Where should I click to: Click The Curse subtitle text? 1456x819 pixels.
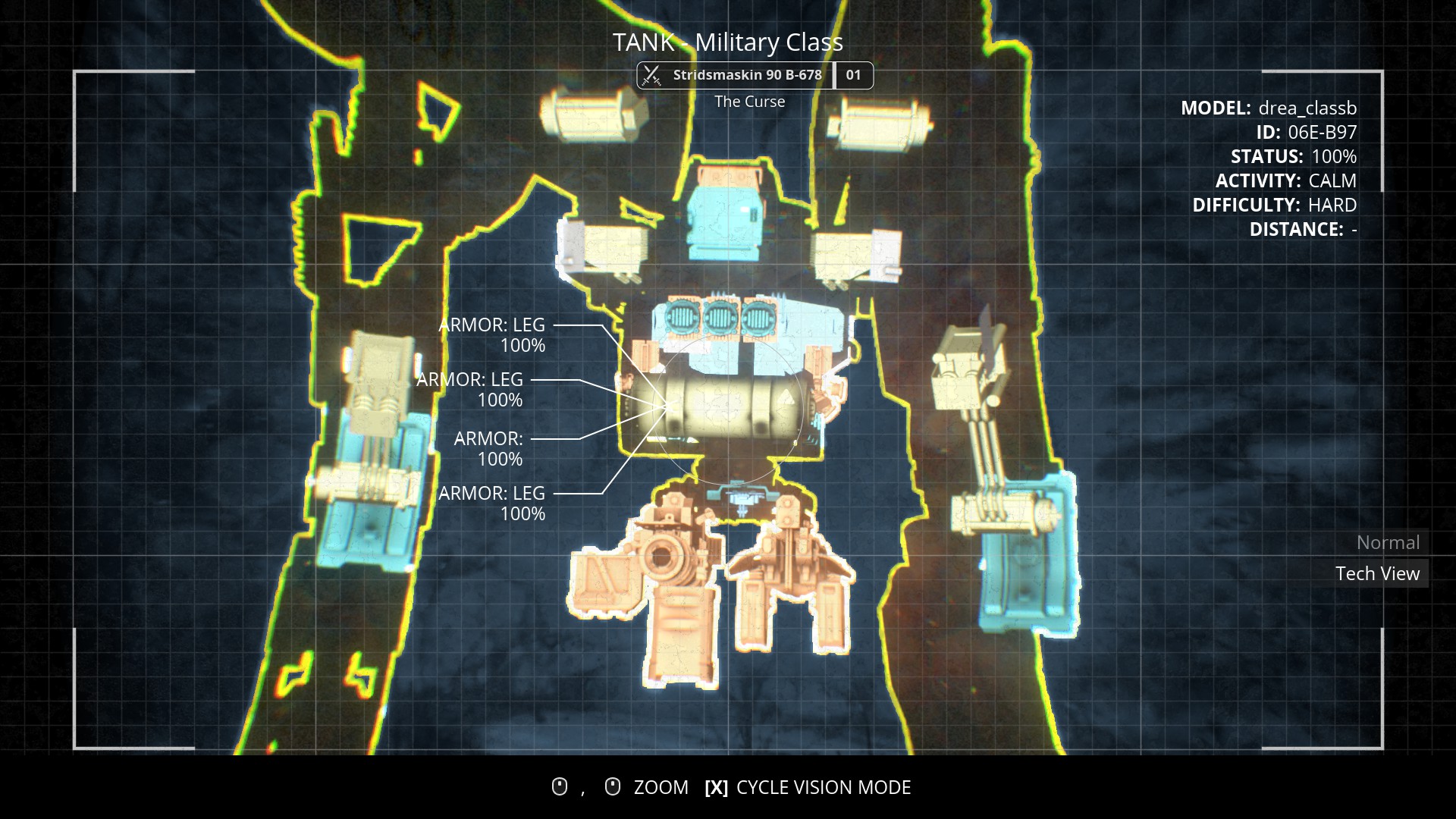(750, 101)
